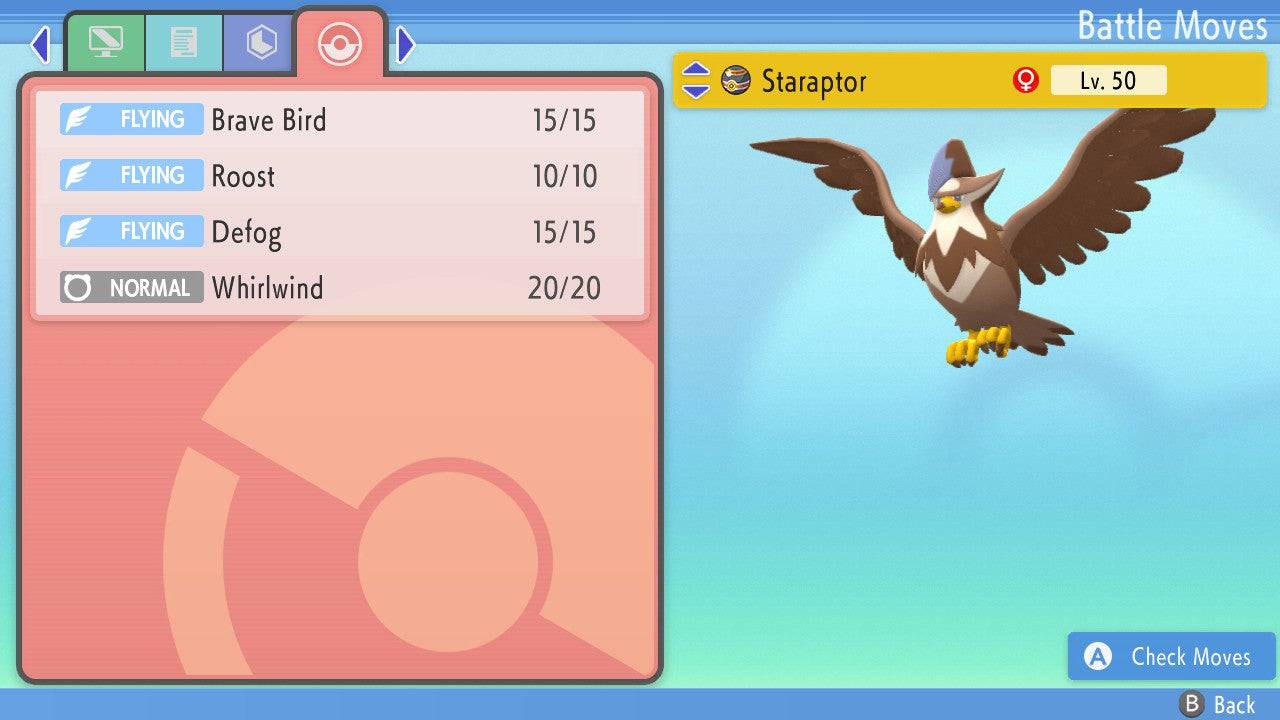Switch Pokémon using up-down arrows beside Staraptor
This screenshot has width=1280, height=720.
(x=695, y=81)
